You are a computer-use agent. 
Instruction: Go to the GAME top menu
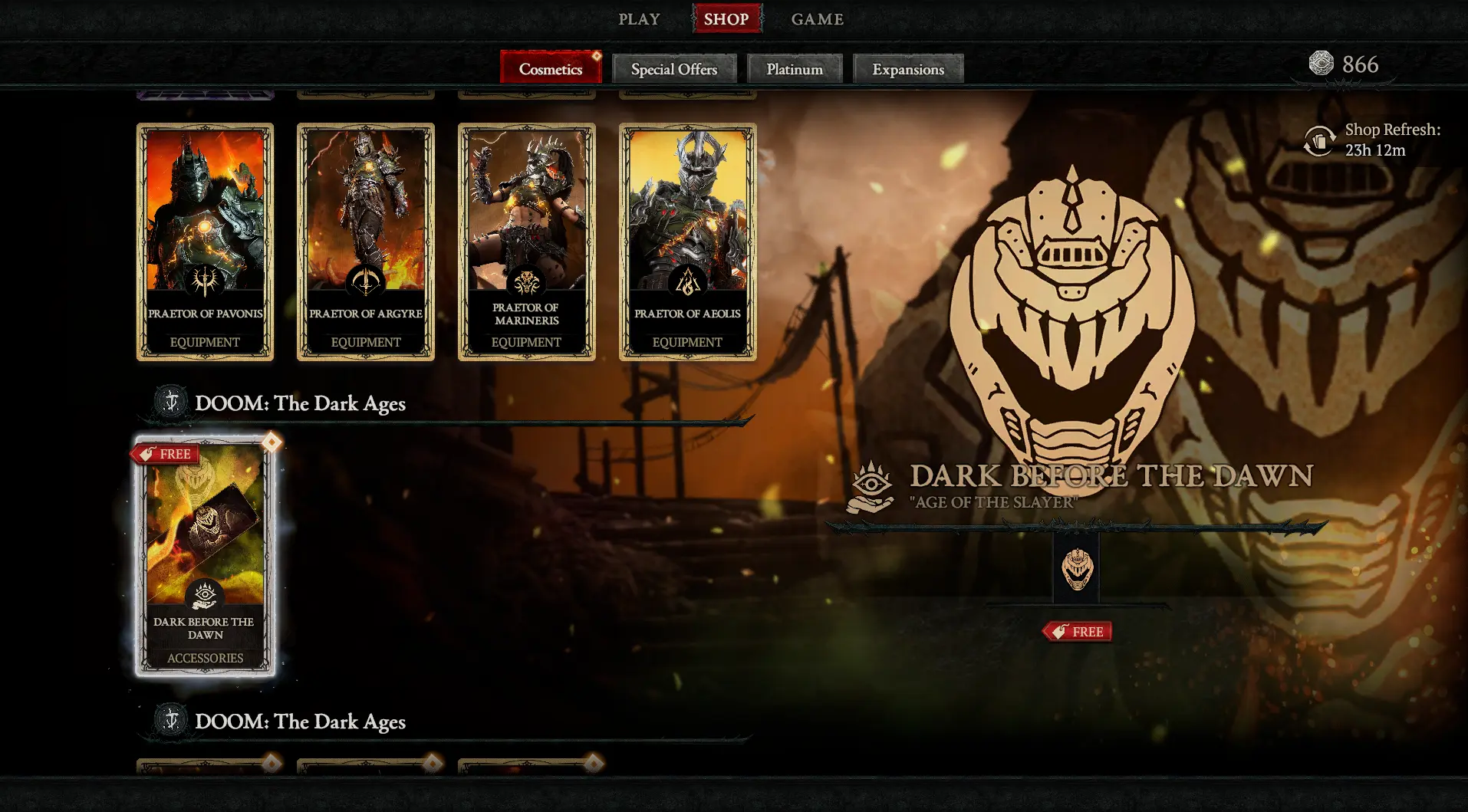817,19
